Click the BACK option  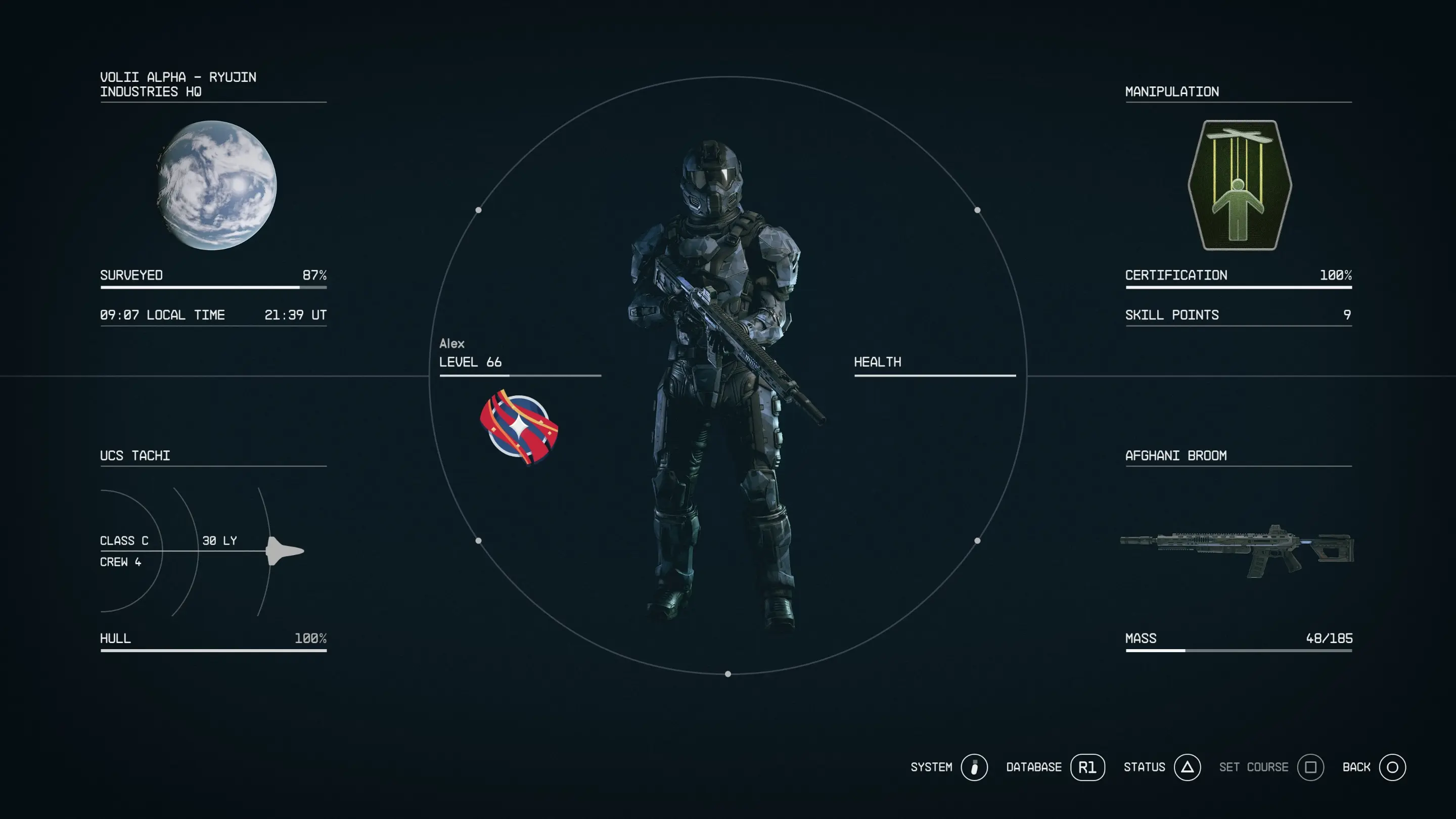pyautogui.click(x=1356, y=767)
